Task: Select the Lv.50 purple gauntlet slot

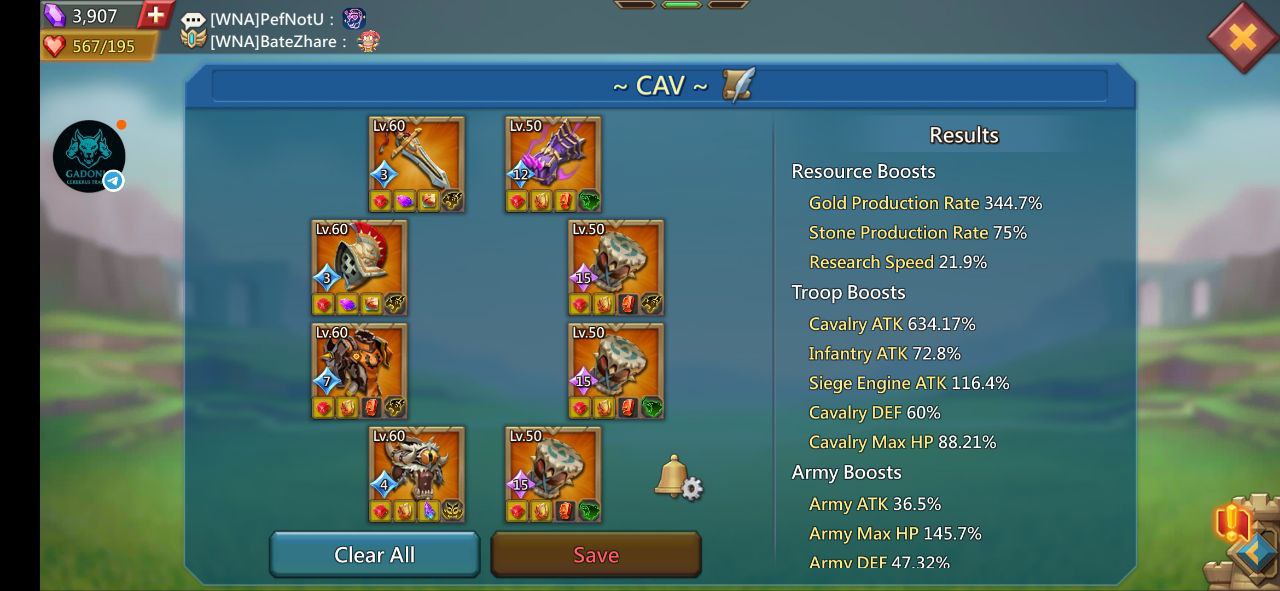Action: (553, 164)
